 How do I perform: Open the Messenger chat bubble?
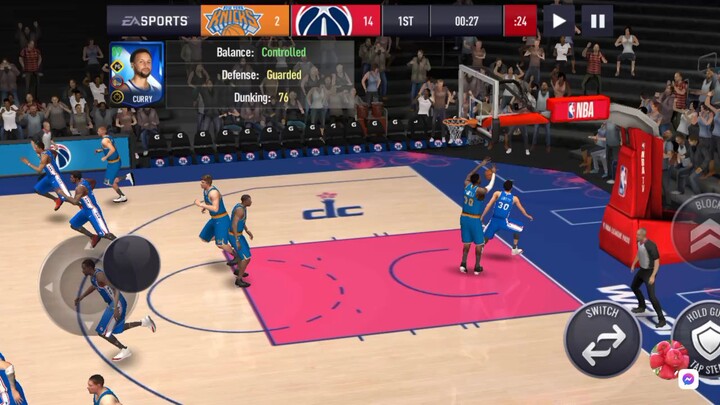(687, 380)
